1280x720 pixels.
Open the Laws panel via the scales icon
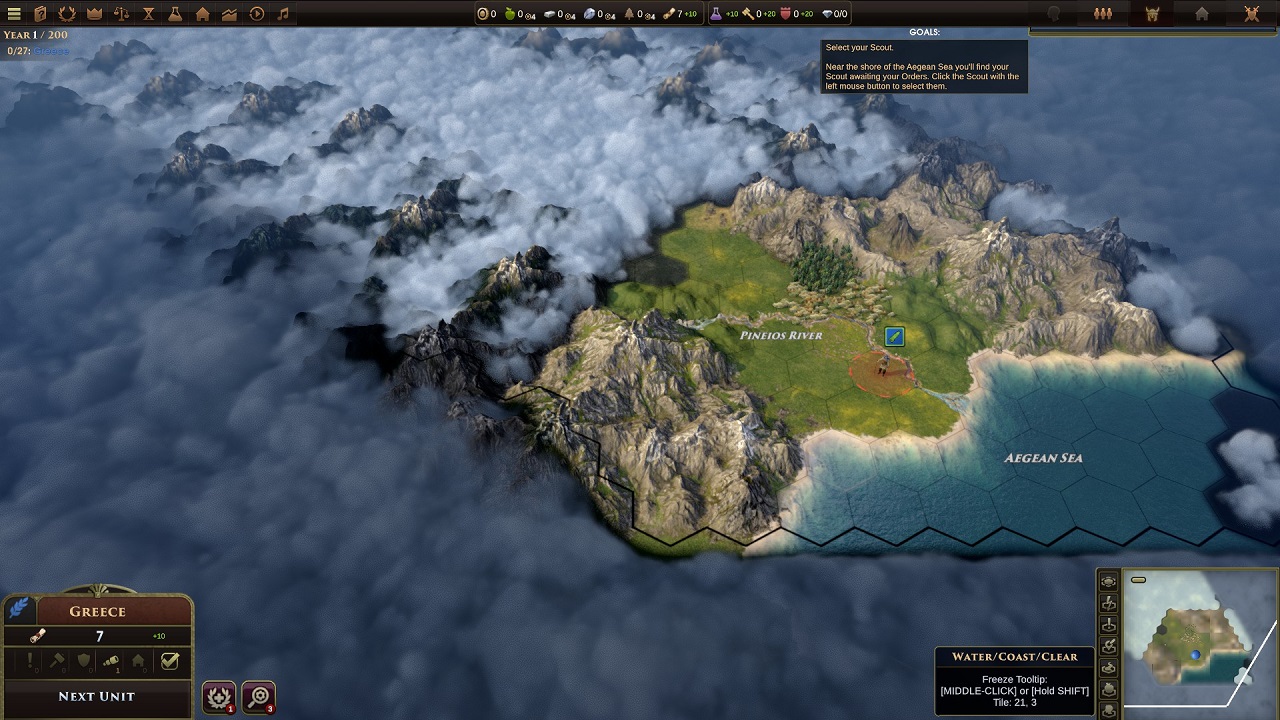tap(119, 14)
